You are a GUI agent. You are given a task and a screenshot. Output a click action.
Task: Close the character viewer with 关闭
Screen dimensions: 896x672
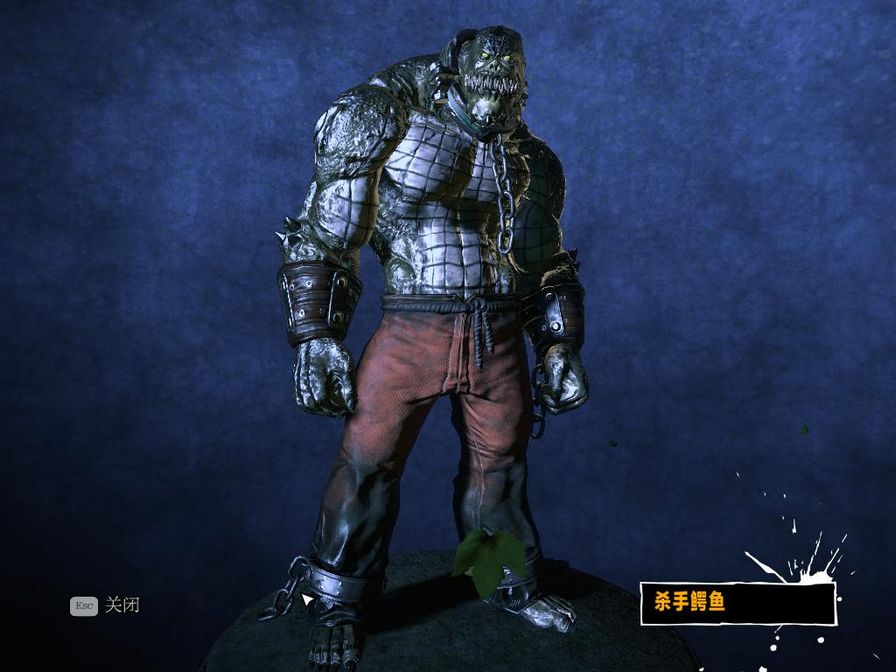coord(121,605)
